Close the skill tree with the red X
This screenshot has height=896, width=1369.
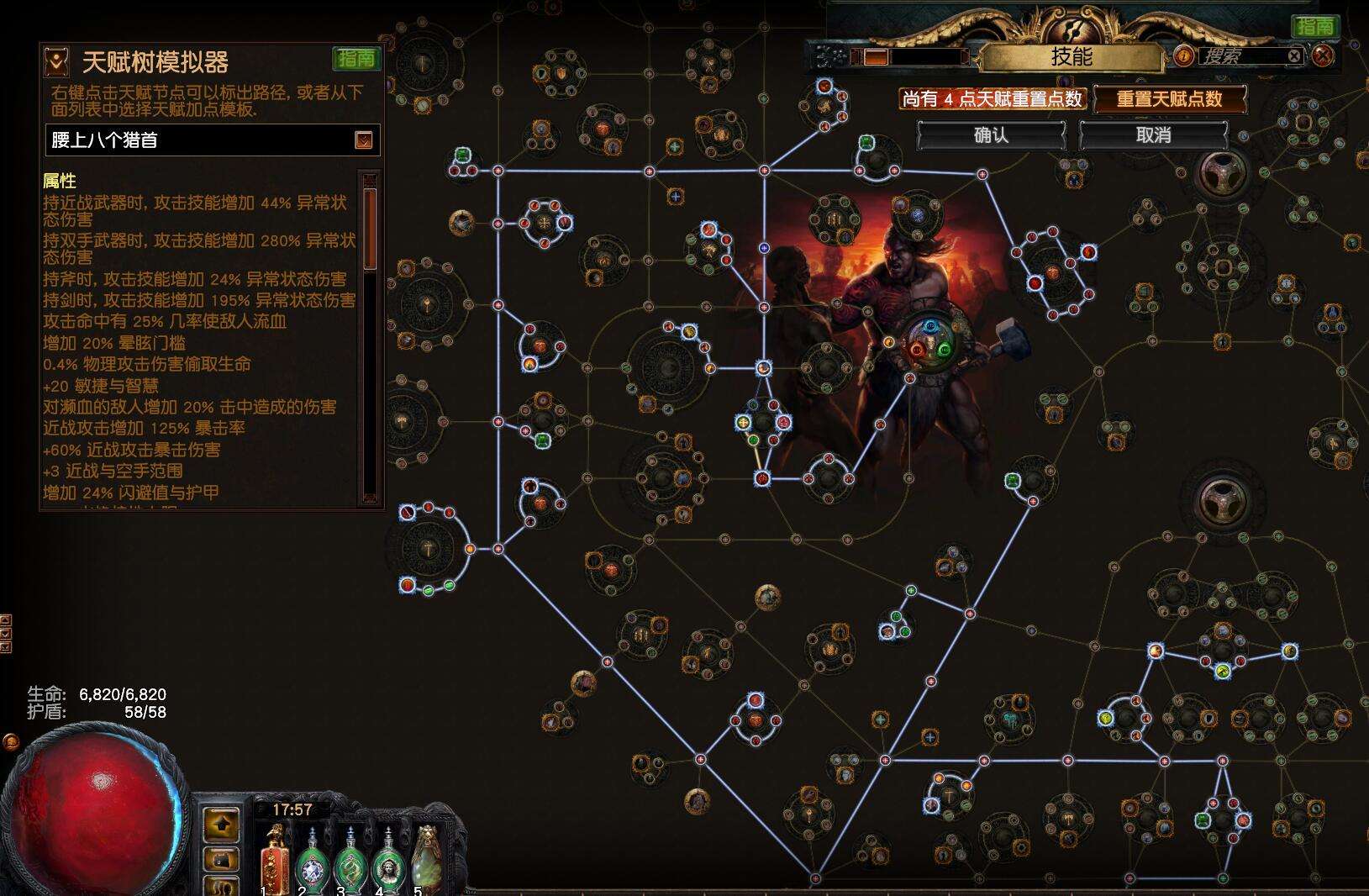(x=1323, y=56)
